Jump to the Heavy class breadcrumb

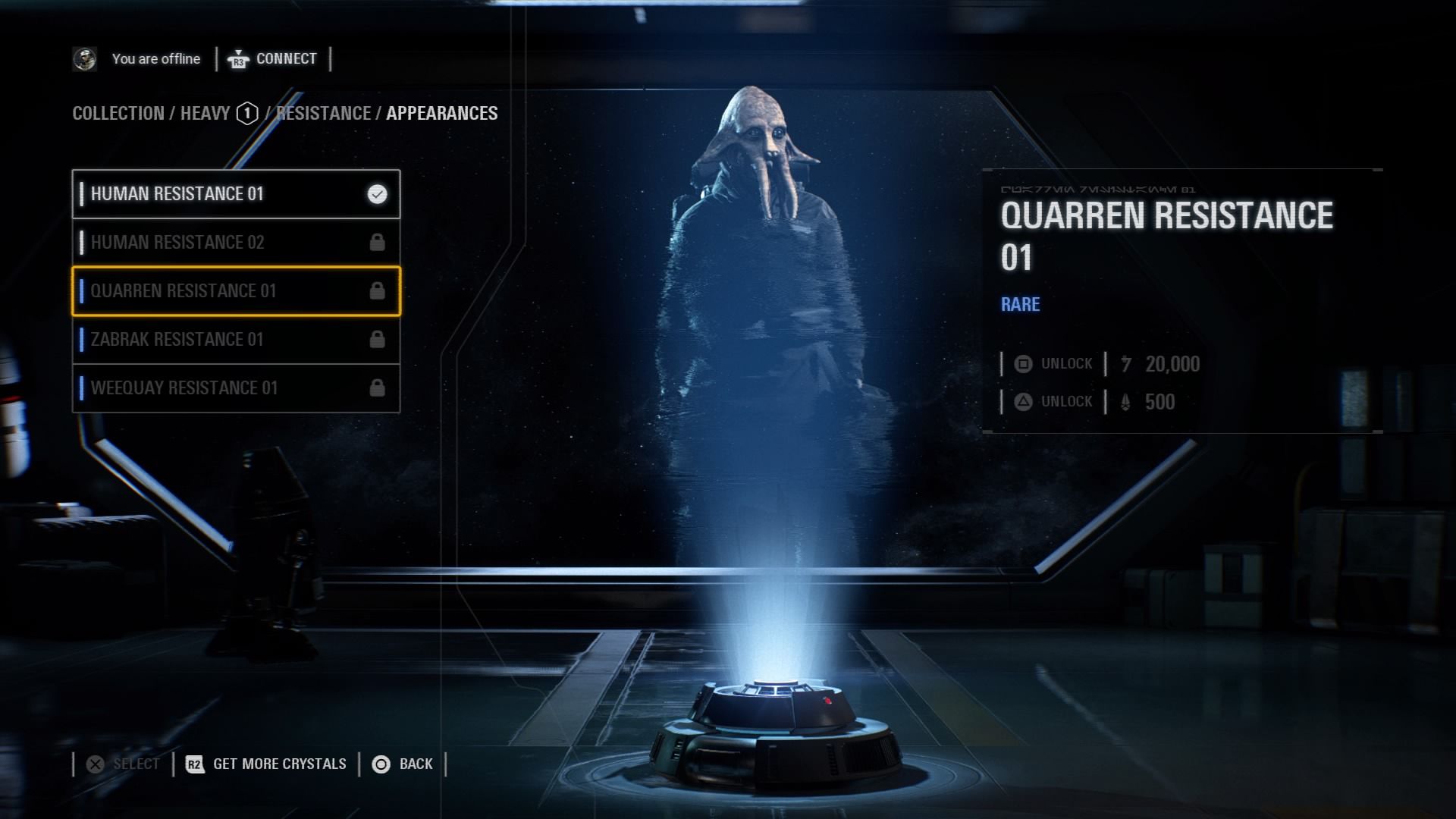(x=206, y=114)
